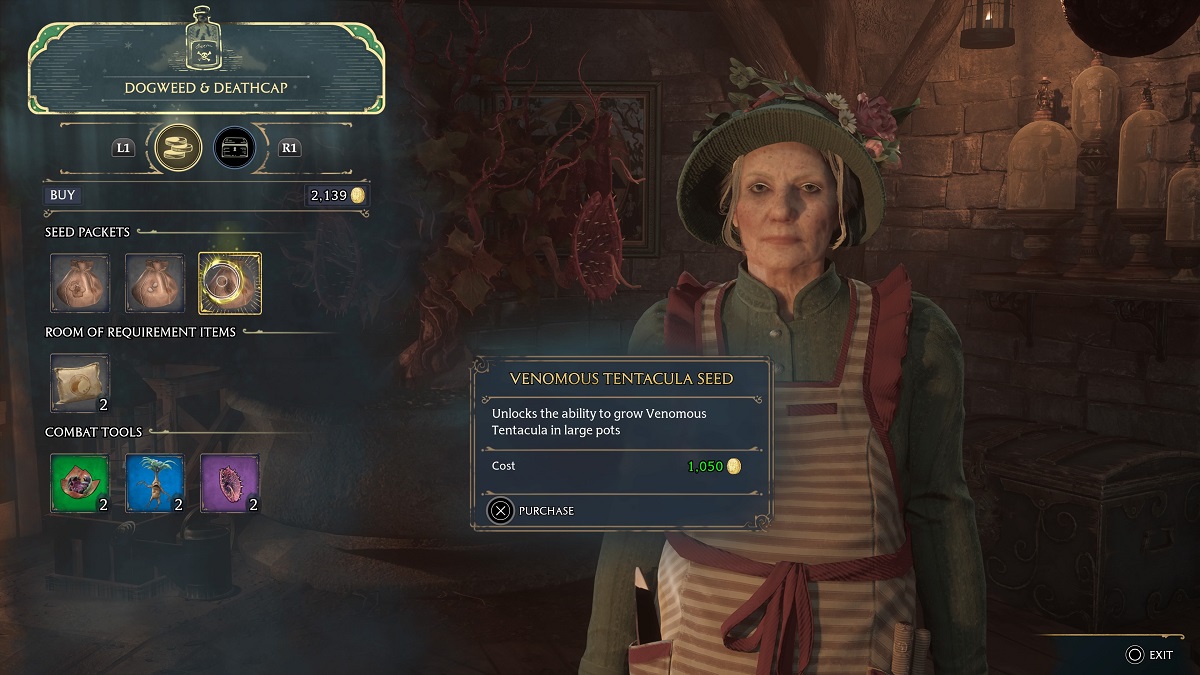1200x675 pixels.
Task: Select the highlighted Venomous Tentacula seed packet
Action: 230,283
